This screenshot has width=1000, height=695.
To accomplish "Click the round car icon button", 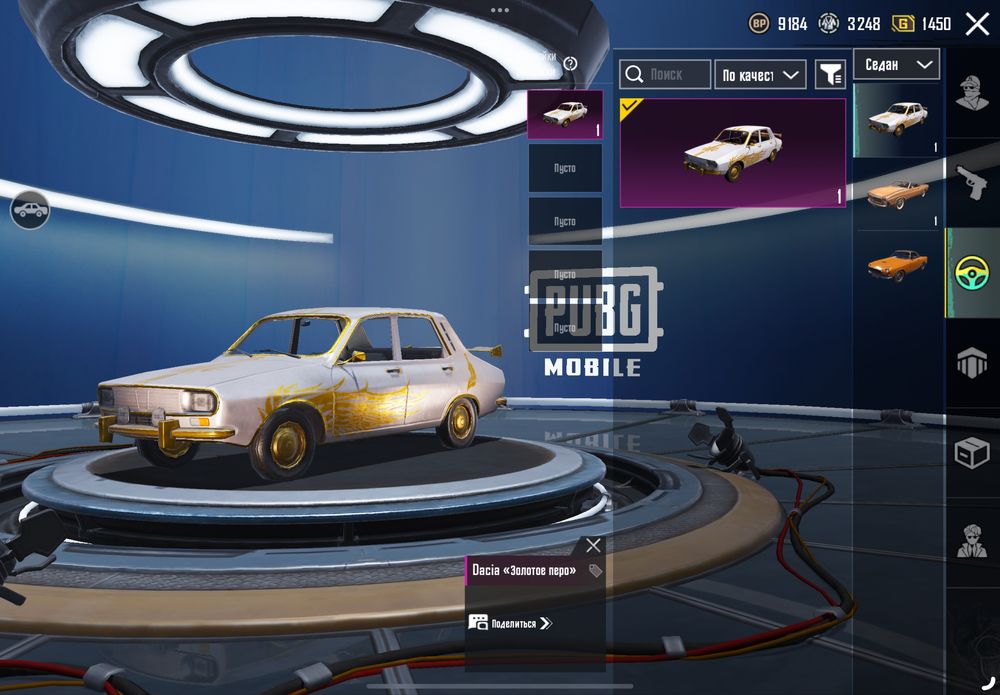I will [30, 210].
